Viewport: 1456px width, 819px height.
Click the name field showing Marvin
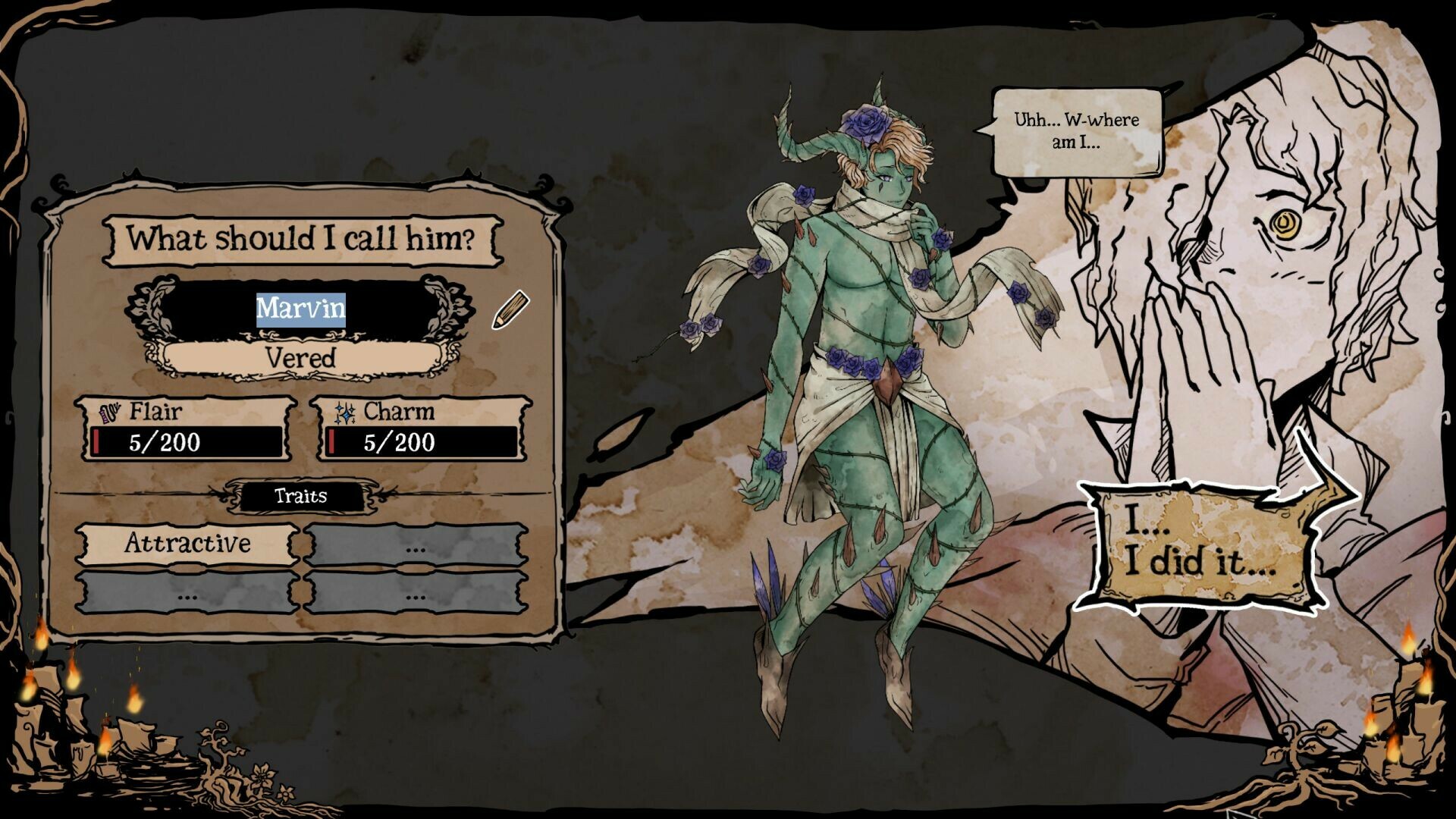pos(302,309)
